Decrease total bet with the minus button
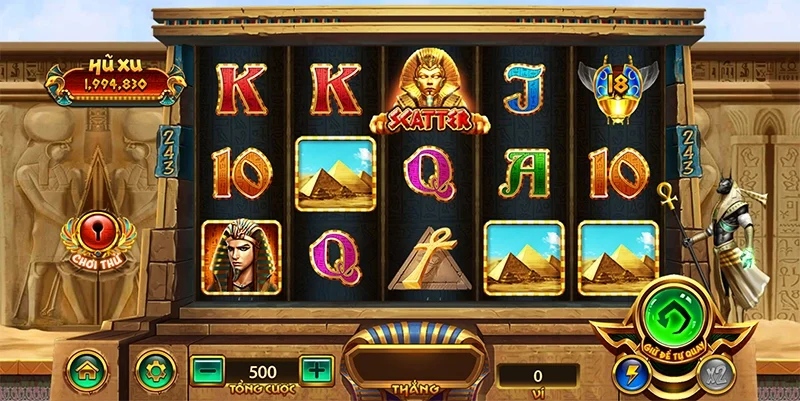Image resolution: width=800 pixels, height=401 pixels. point(206,371)
